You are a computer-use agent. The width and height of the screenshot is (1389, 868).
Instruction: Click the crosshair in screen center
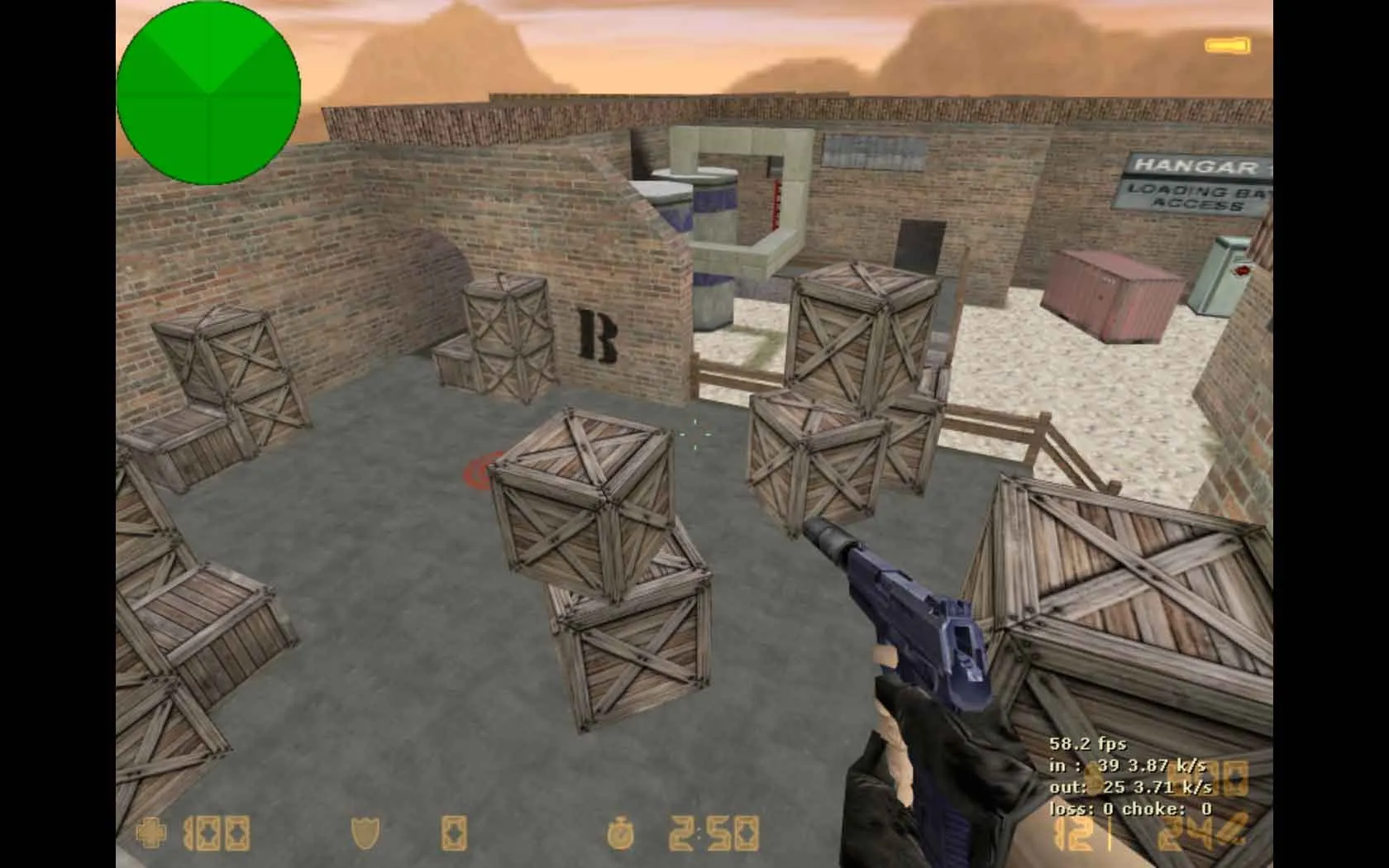pos(694,434)
